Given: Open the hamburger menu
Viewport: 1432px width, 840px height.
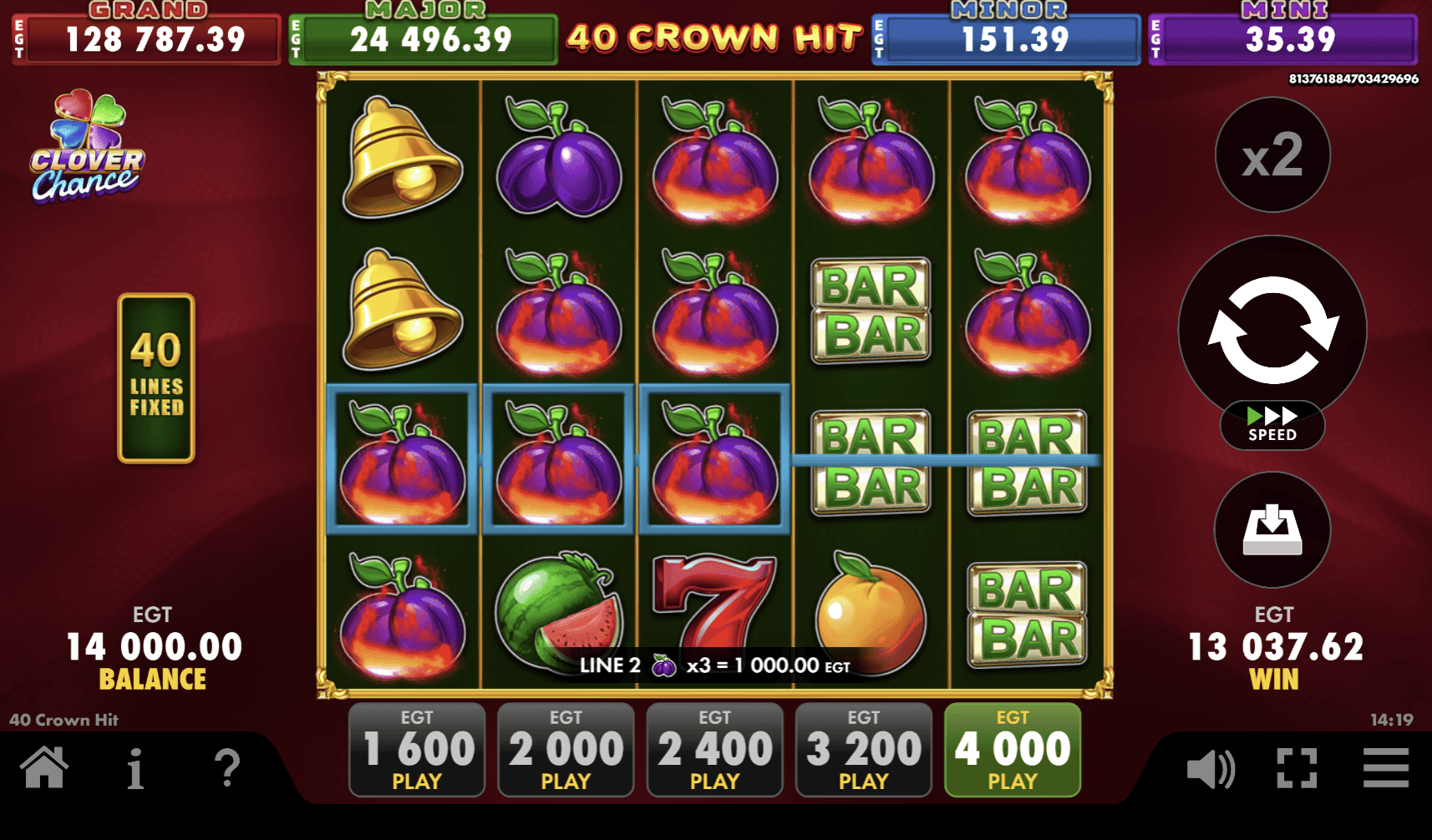Looking at the screenshot, I should (x=1384, y=770).
